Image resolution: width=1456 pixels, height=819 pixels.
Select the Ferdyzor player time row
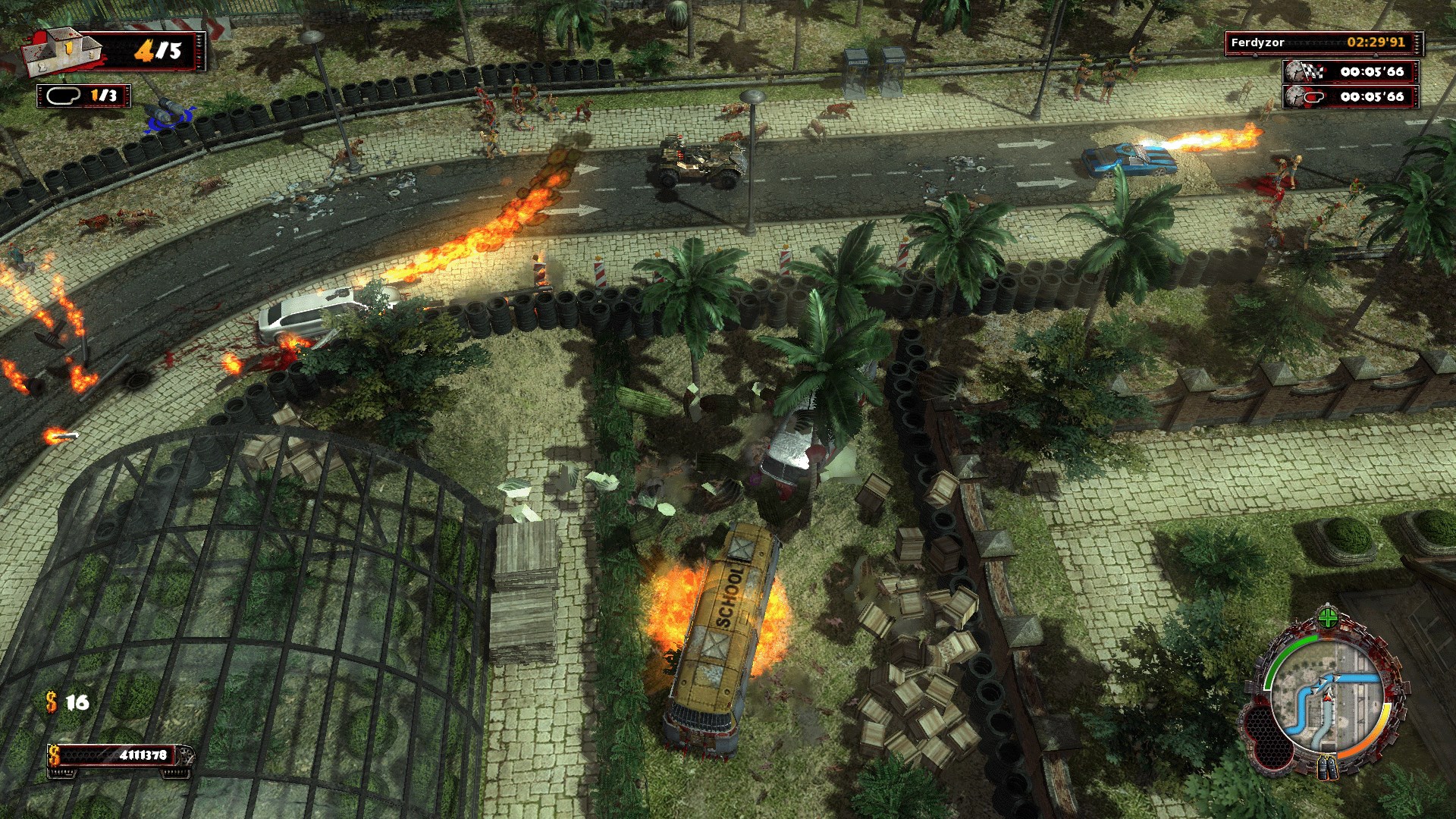point(1322,42)
